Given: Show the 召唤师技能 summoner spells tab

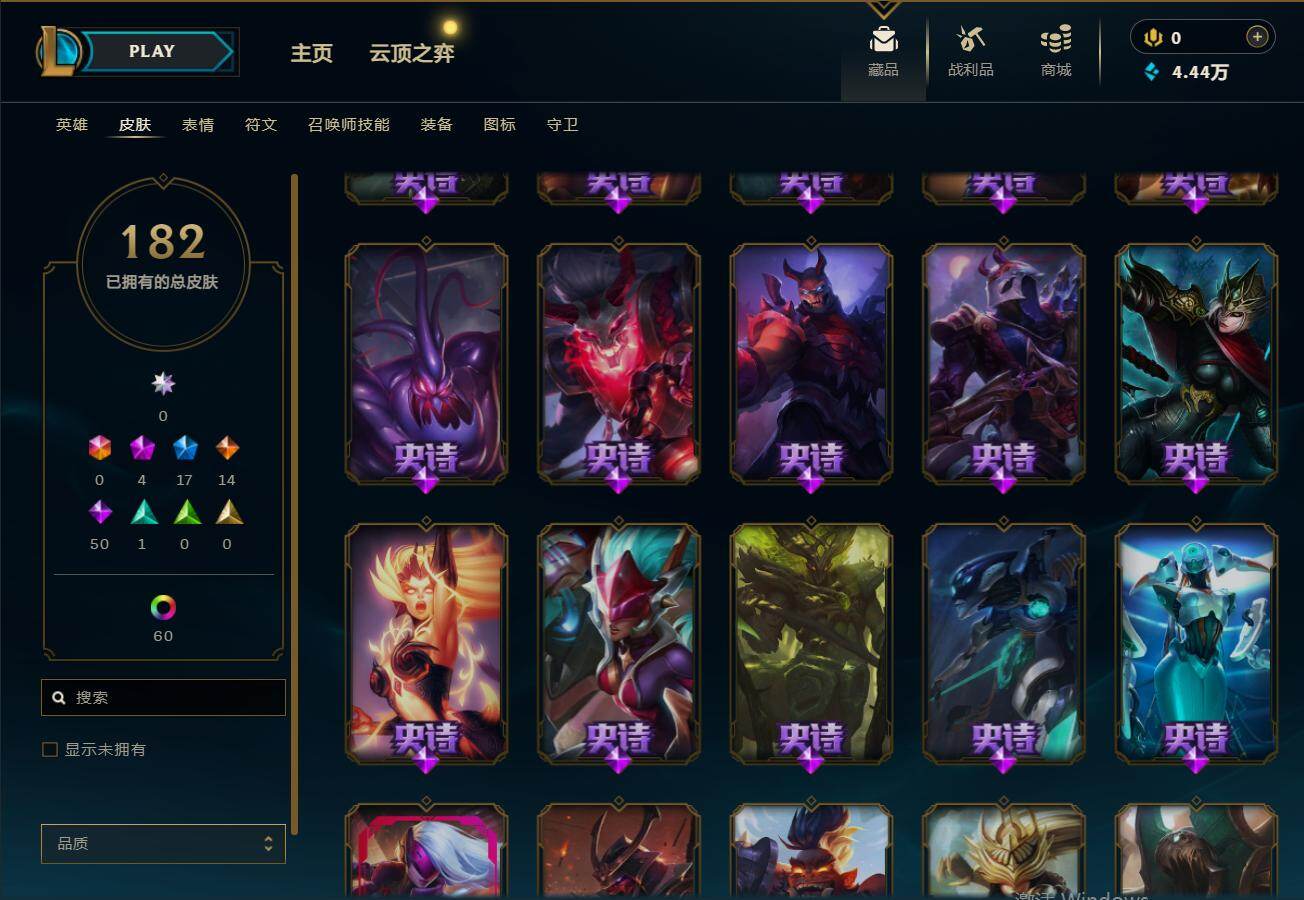Looking at the screenshot, I should (349, 125).
